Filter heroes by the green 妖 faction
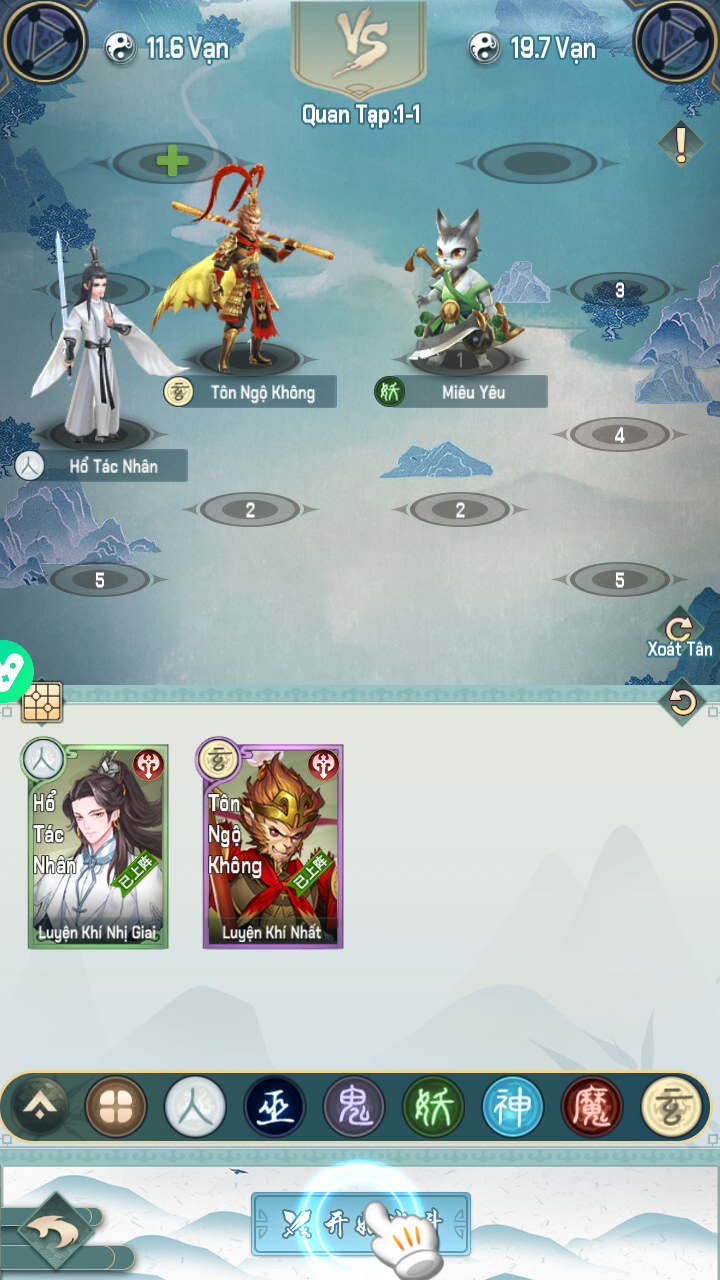The width and height of the screenshot is (720, 1280). [433, 1107]
